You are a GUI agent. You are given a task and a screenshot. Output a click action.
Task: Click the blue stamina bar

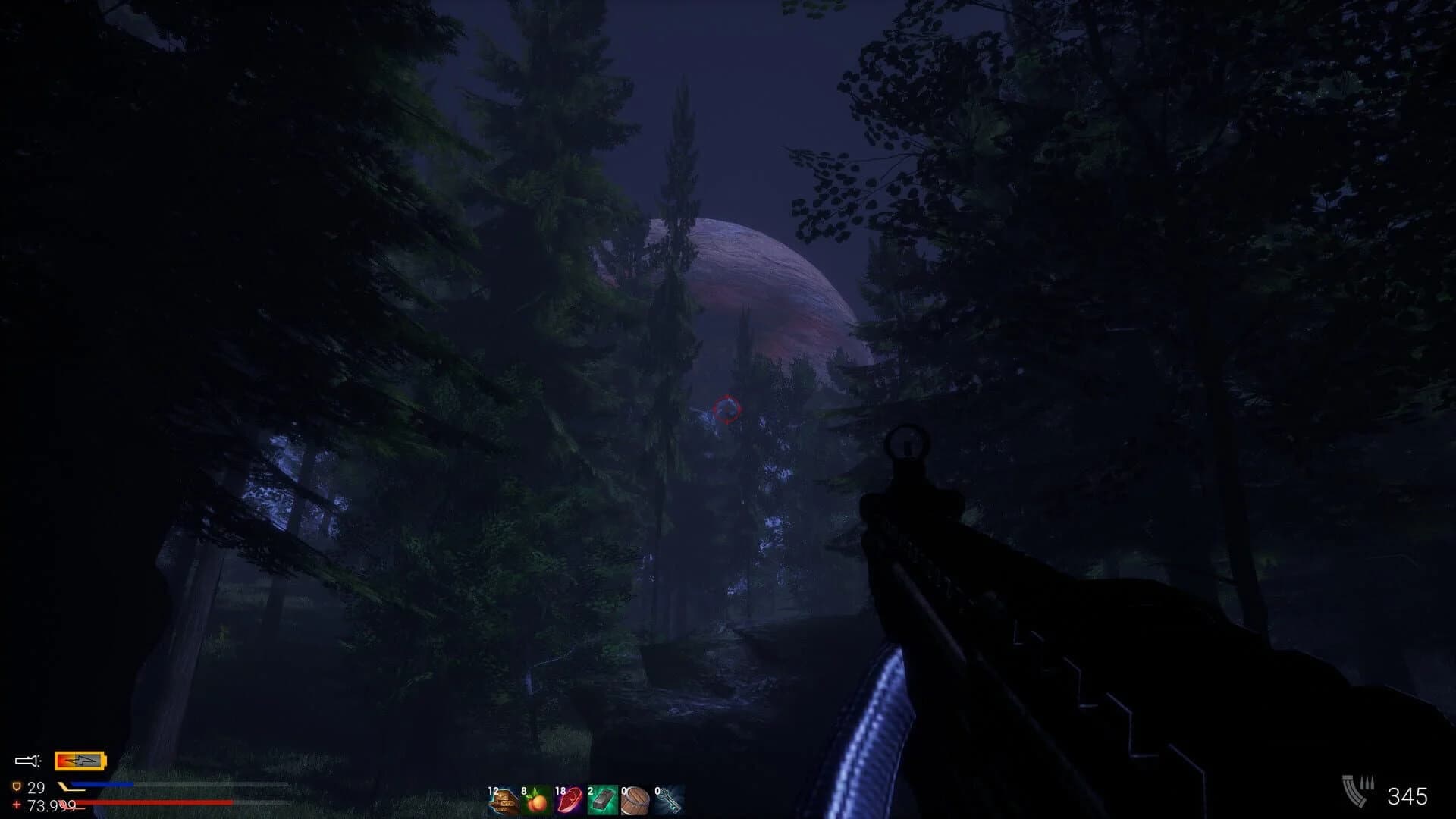click(x=102, y=784)
